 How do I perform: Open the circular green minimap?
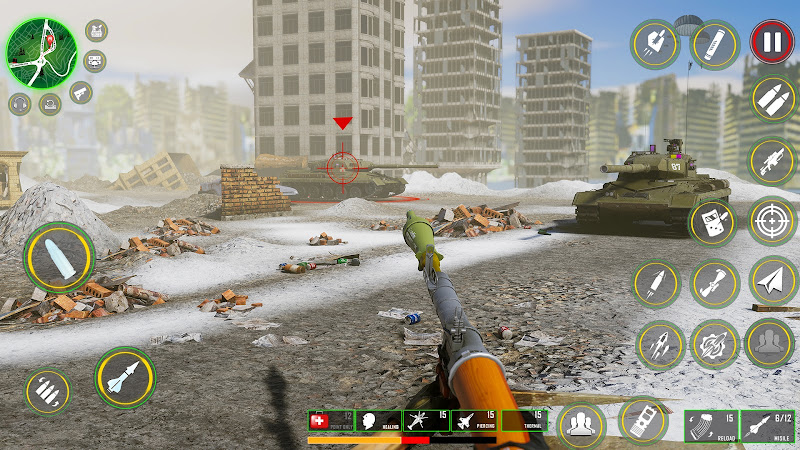click(41, 53)
